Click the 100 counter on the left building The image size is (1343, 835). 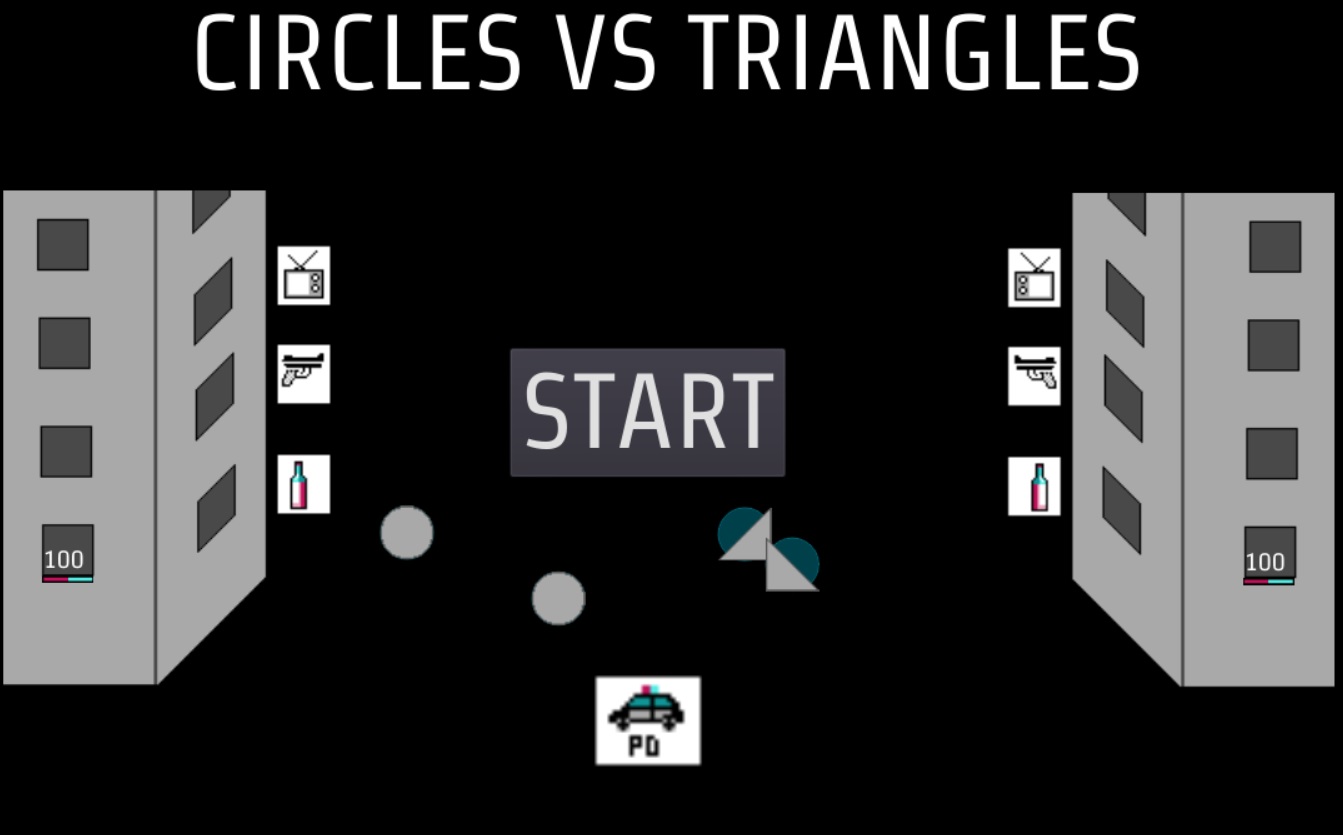point(65,559)
